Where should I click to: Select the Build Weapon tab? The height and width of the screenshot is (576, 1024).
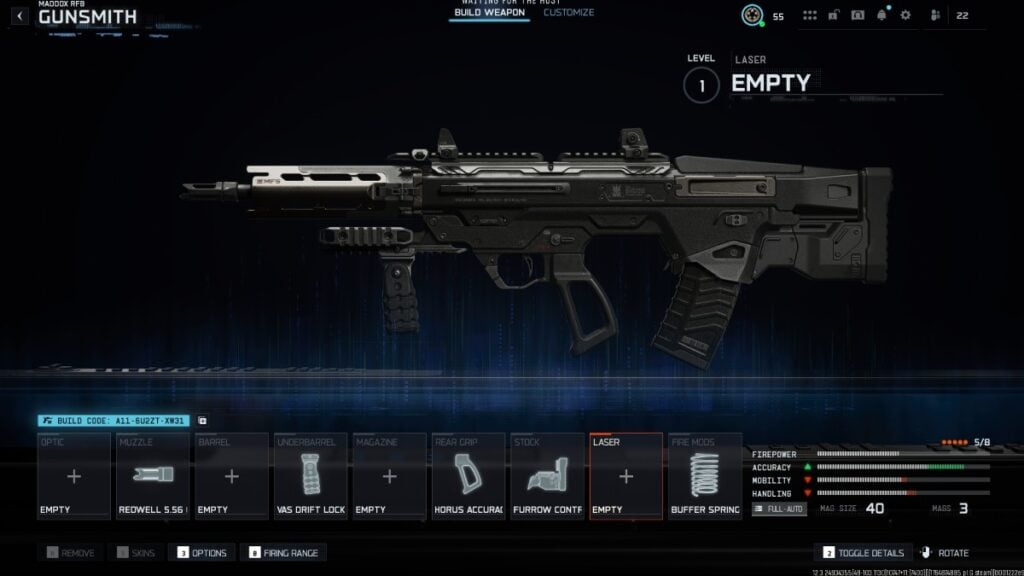click(x=489, y=13)
